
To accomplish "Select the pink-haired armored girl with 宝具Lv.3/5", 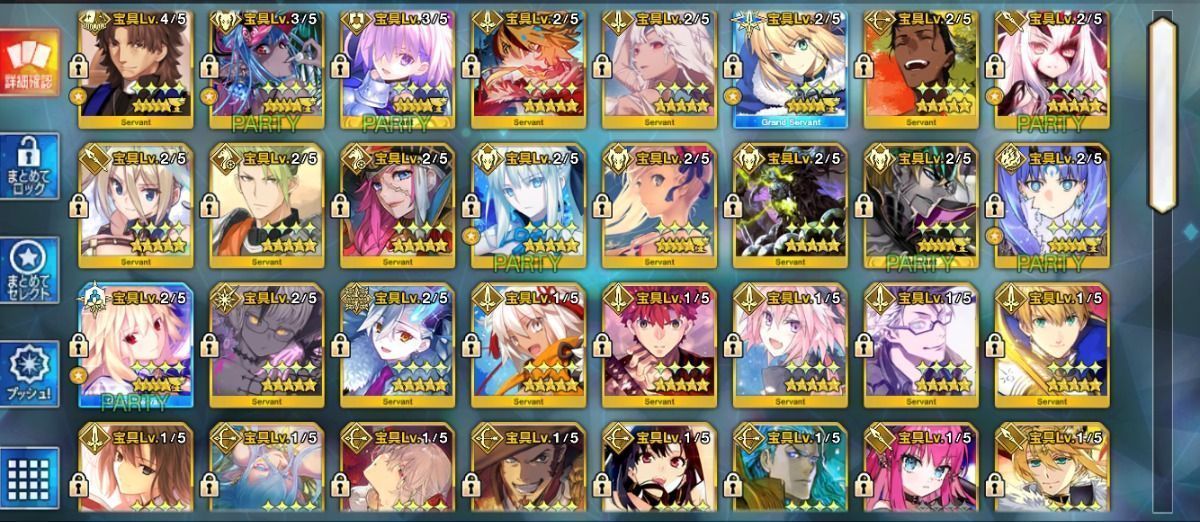I will pyautogui.click(x=397, y=70).
